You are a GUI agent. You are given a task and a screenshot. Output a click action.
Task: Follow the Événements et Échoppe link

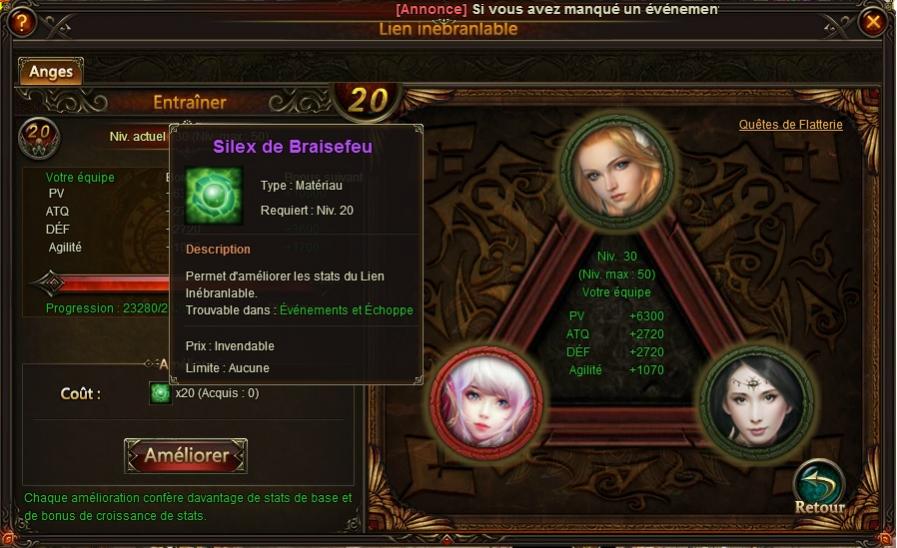[346, 310]
